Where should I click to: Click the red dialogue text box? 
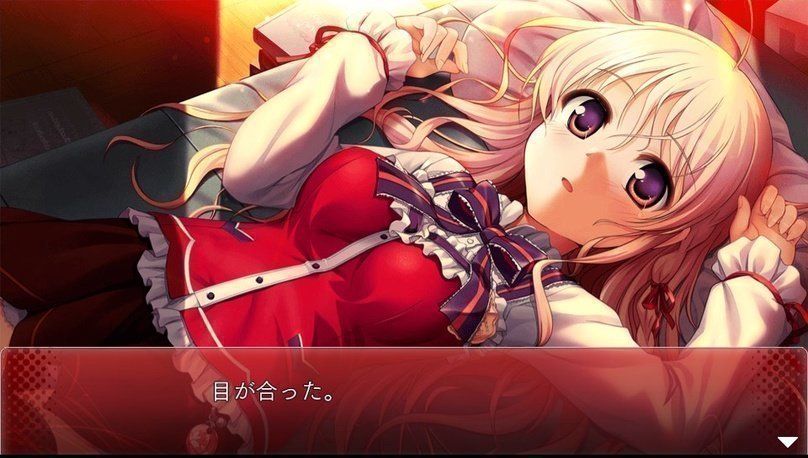click(x=404, y=400)
